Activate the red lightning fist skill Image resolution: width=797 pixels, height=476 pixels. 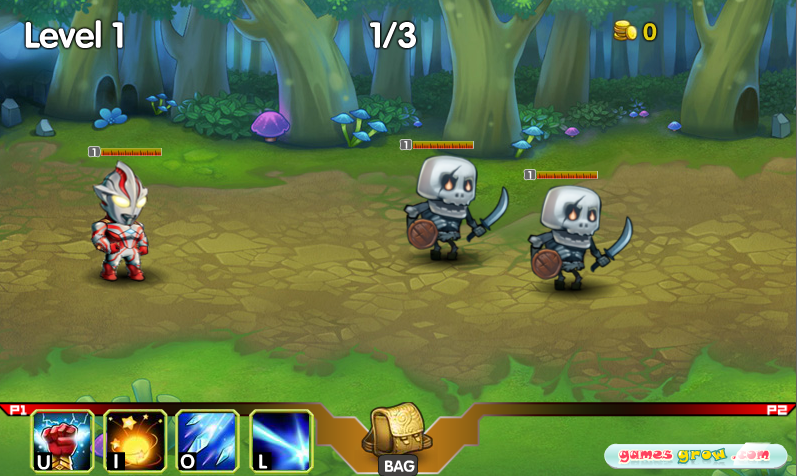[x=63, y=440]
